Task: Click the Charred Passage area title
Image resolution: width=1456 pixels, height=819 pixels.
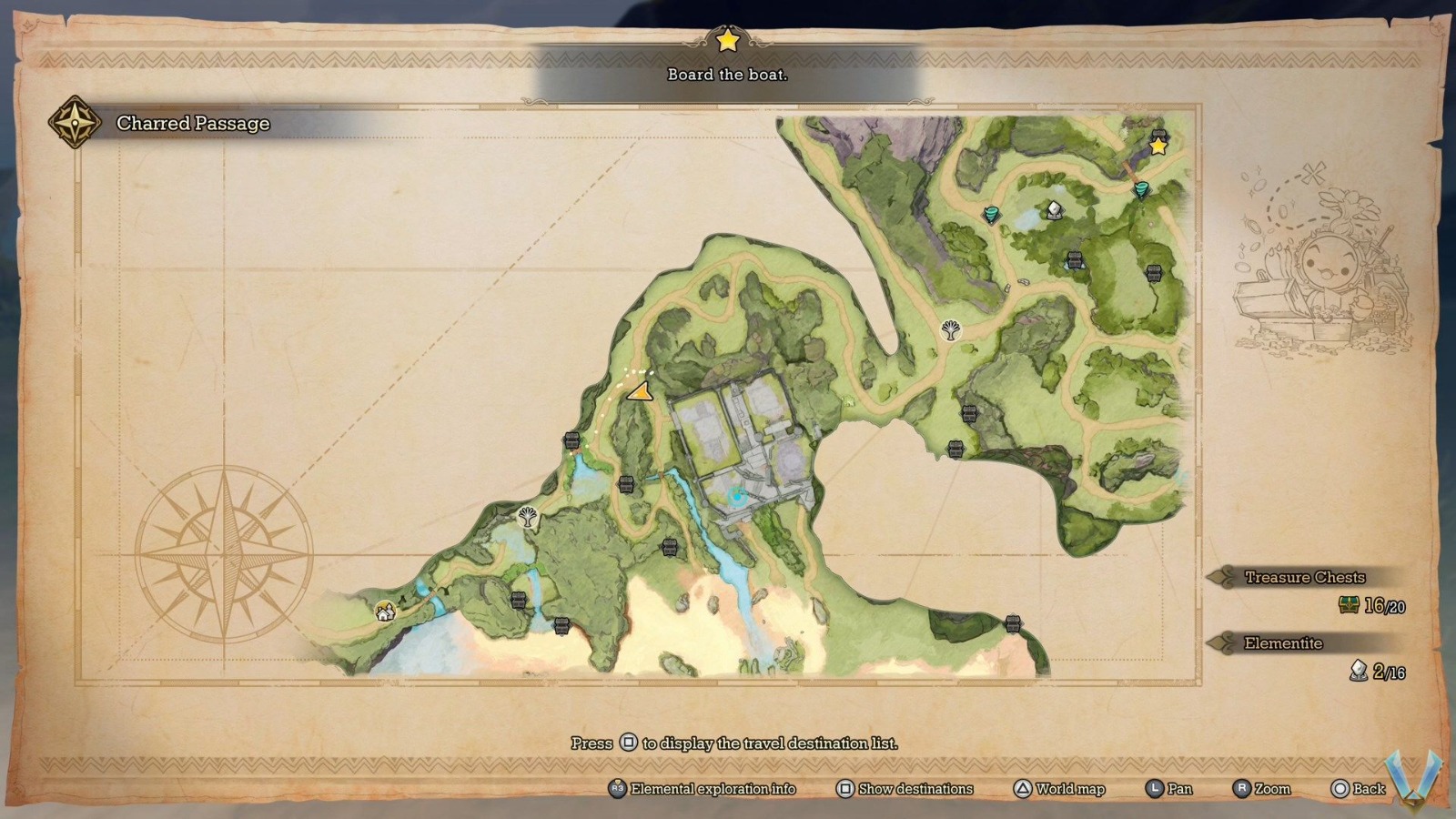Action: point(193,123)
